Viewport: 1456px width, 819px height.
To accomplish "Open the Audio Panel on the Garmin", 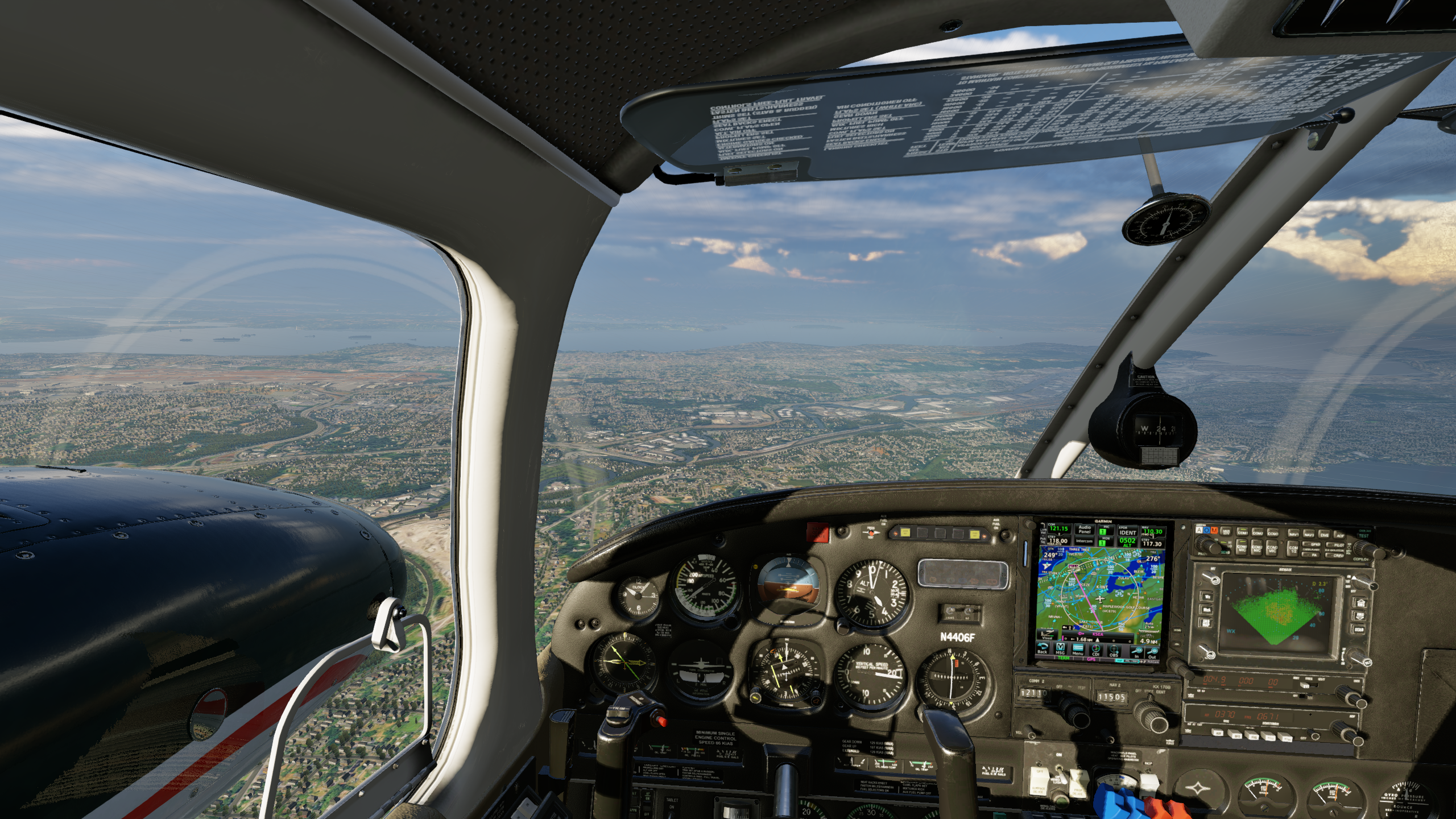I will pyautogui.click(x=1085, y=530).
